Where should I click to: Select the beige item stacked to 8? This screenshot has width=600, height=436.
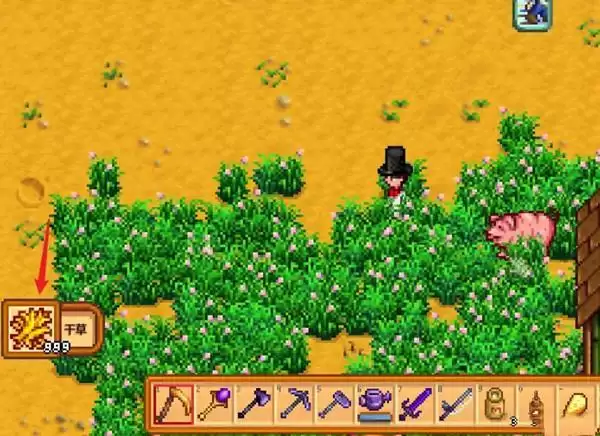494,407
